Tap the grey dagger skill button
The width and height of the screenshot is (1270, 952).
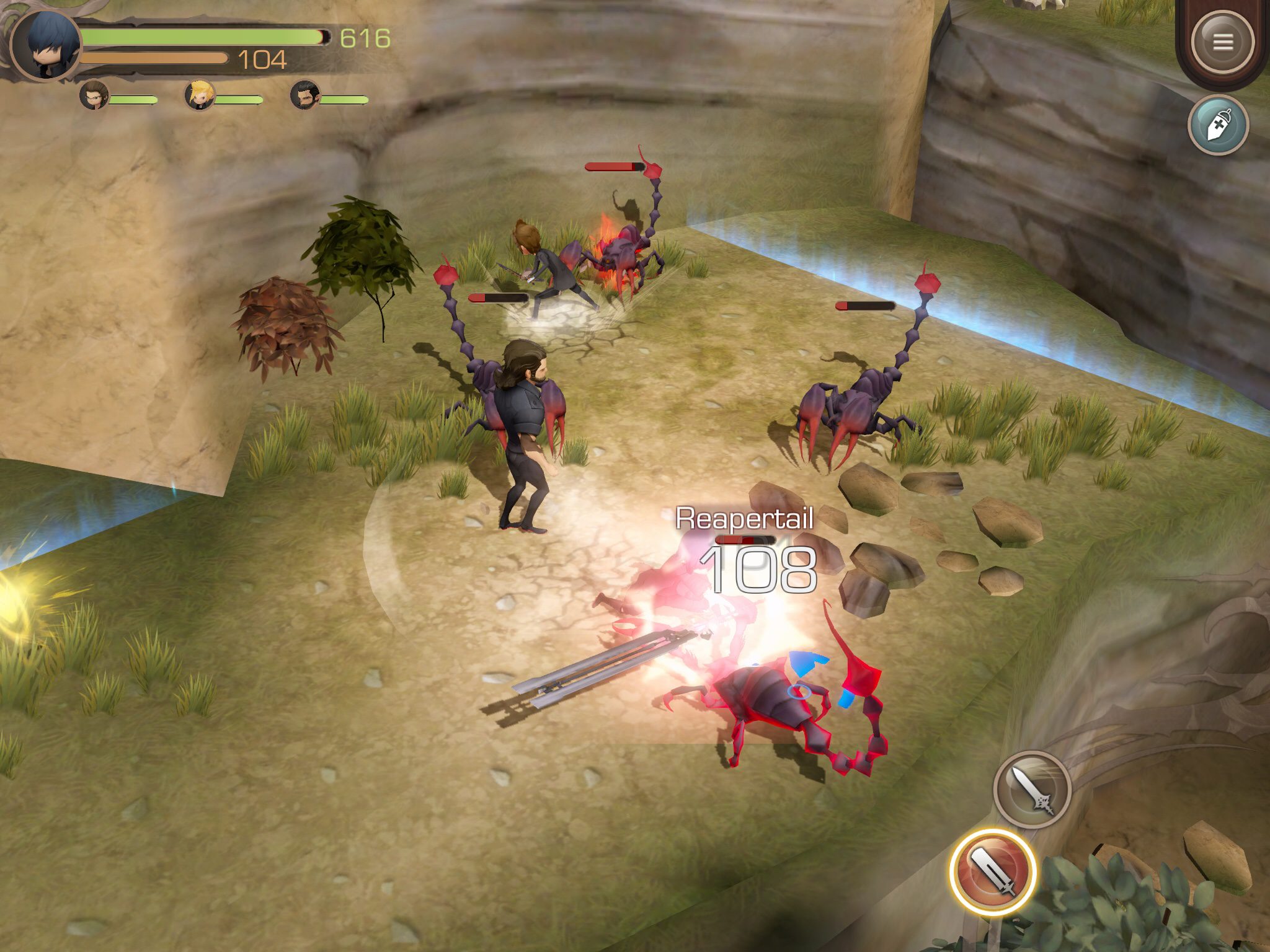pos(1032,790)
